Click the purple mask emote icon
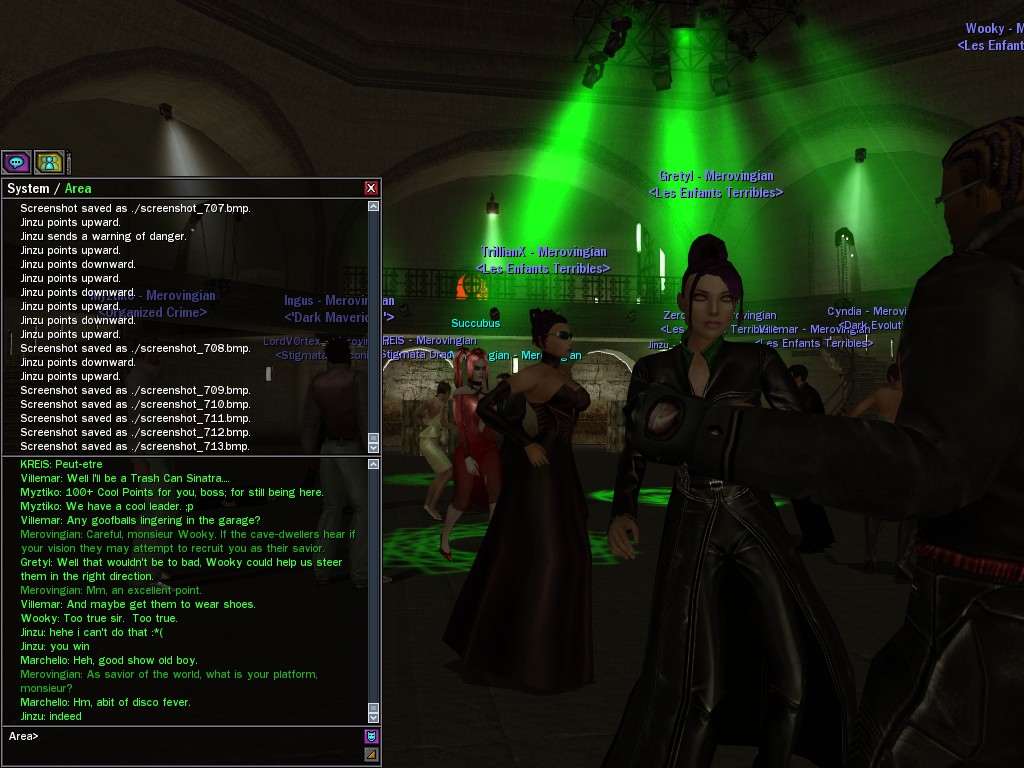The width and height of the screenshot is (1024, 768). point(371,737)
